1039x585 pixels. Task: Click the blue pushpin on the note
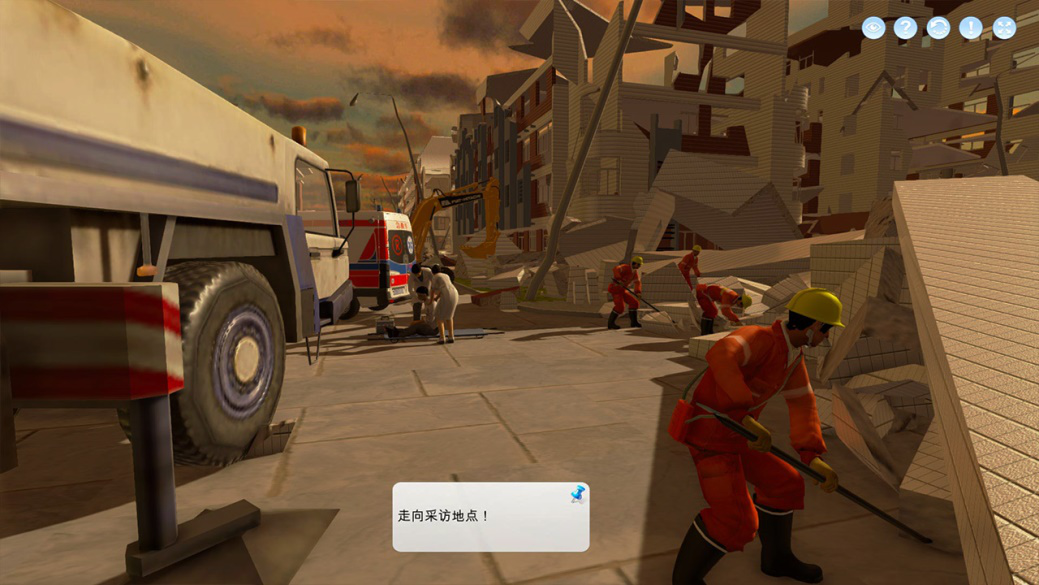click(x=577, y=494)
